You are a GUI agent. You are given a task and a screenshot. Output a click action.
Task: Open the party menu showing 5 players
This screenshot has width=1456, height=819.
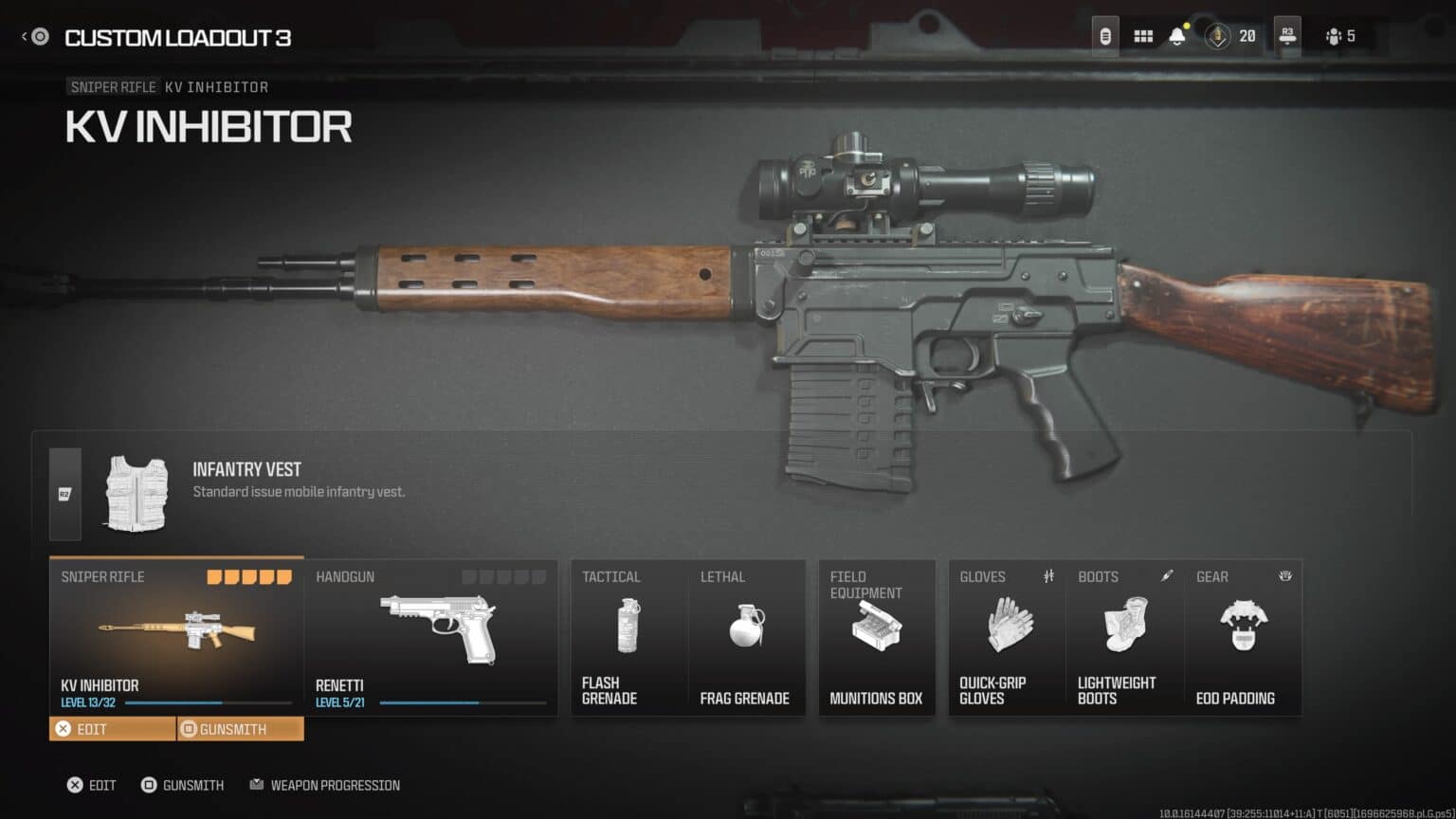point(1337,38)
